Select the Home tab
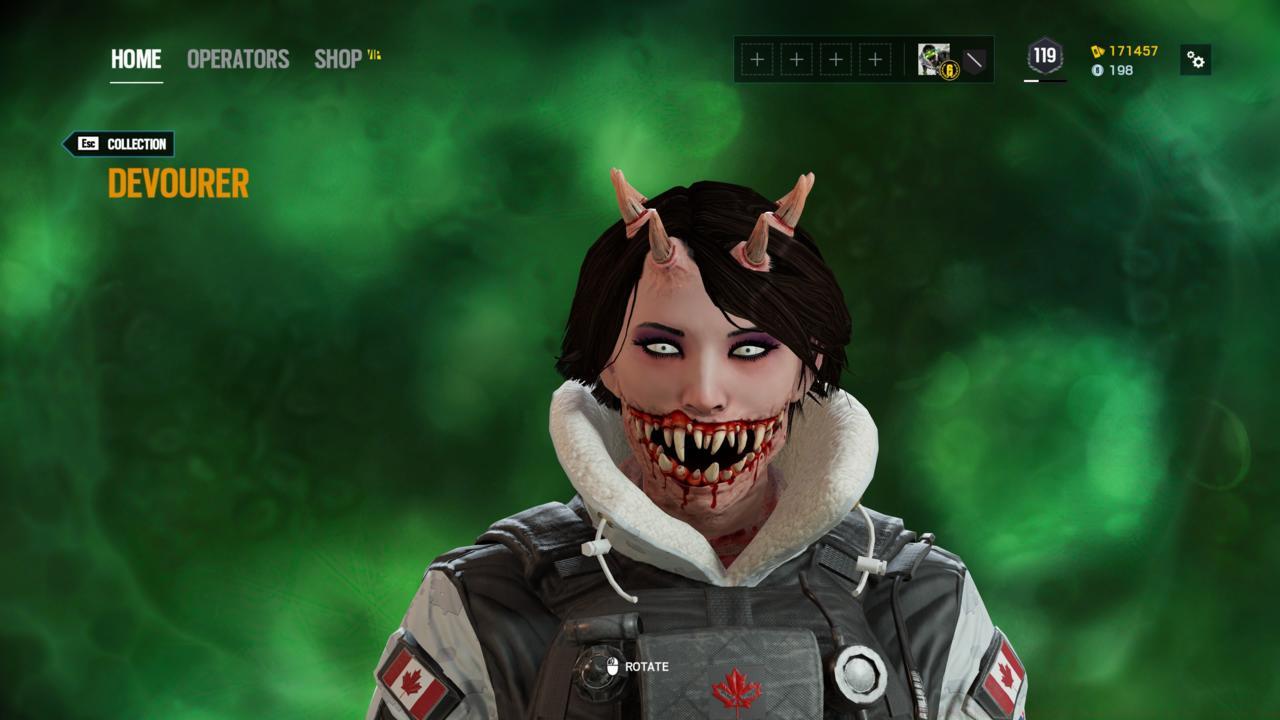 pos(134,58)
